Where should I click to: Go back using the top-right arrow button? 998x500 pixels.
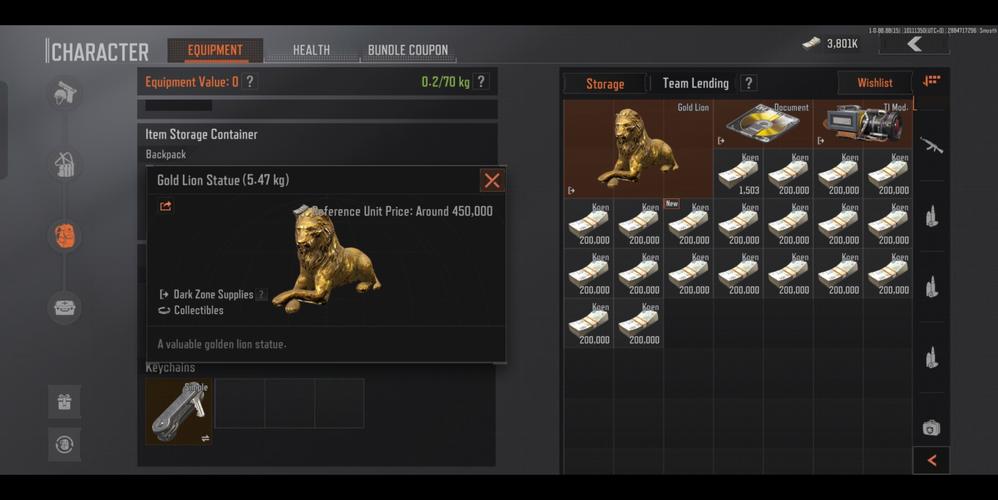pyautogui.click(x=914, y=44)
